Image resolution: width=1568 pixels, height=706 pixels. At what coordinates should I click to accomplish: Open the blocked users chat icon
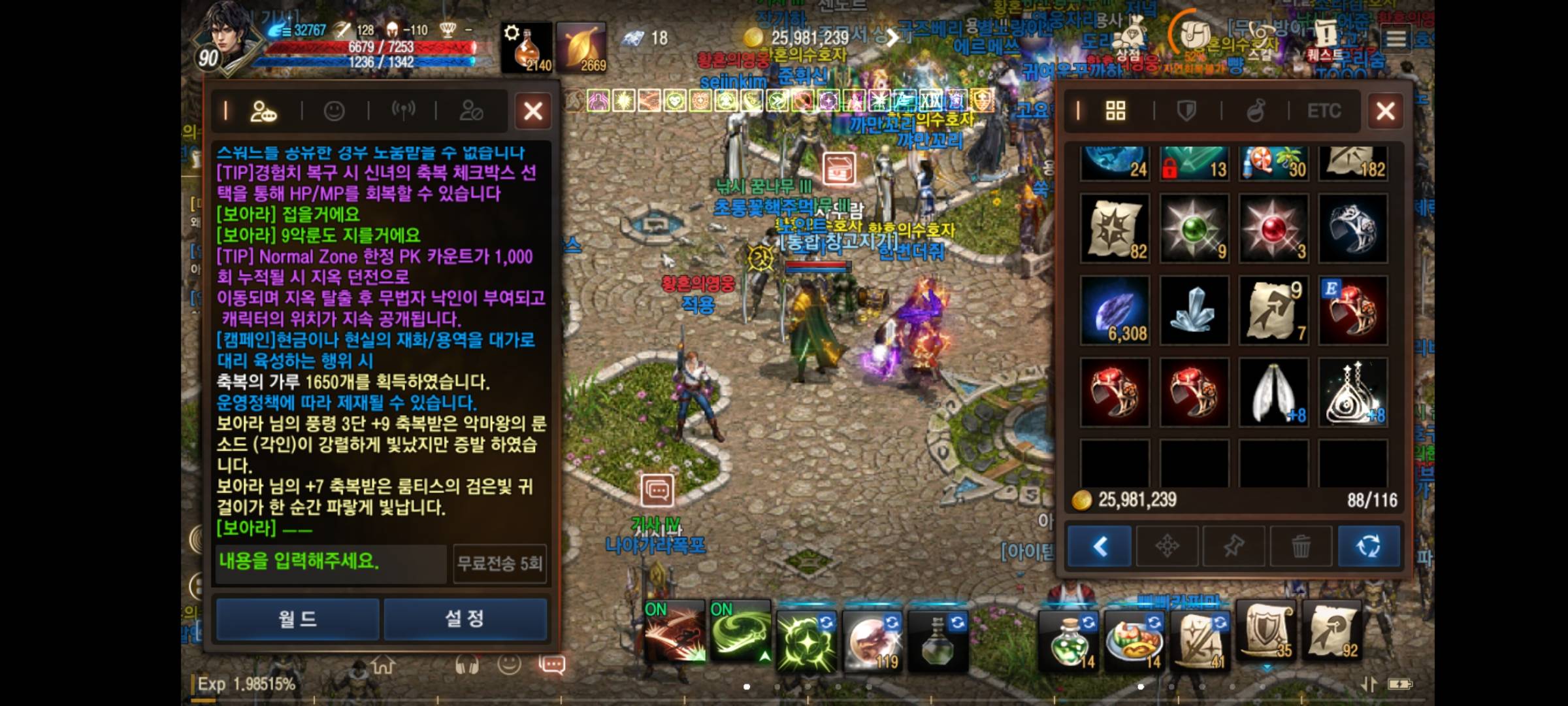pos(473,110)
